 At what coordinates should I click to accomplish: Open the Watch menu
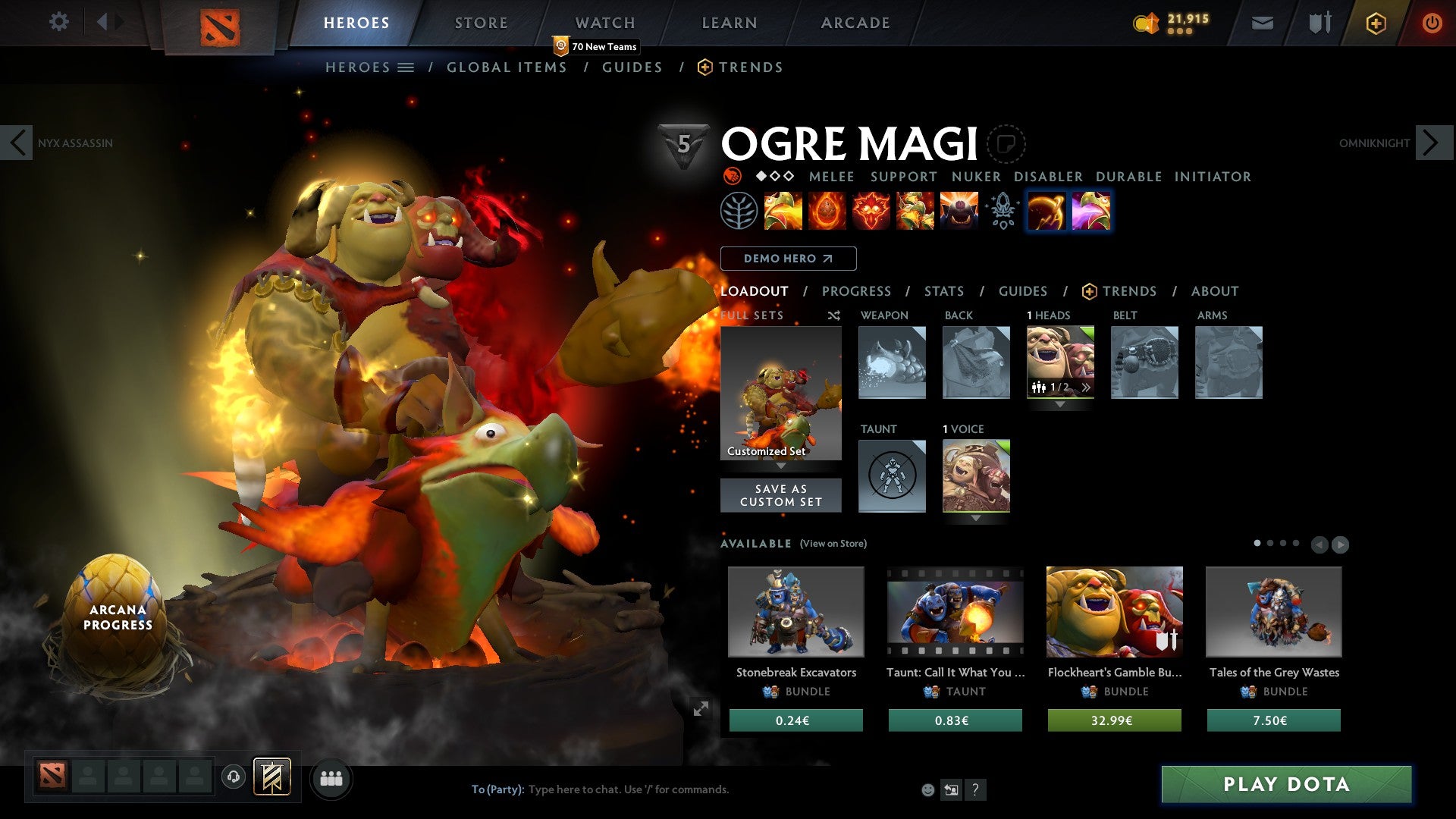[605, 22]
